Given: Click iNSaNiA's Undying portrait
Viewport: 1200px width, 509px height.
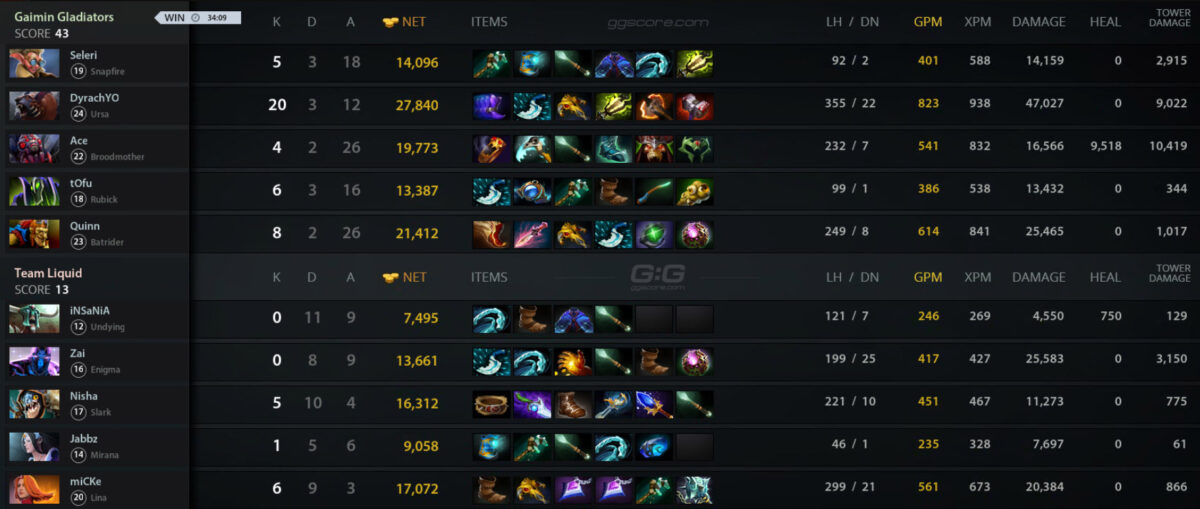Looking at the screenshot, I should click(34, 318).
